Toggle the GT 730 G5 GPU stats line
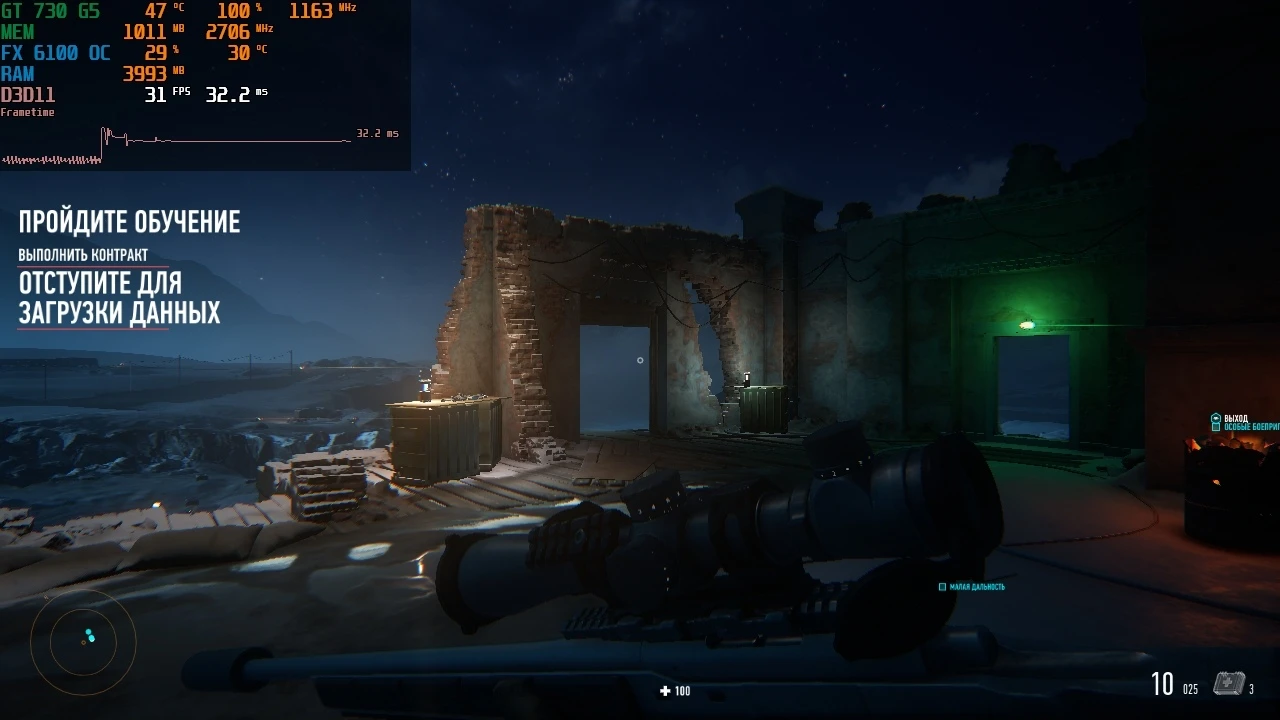The height and width of the screenshot is (720, 1280). [x=50, y=12]
